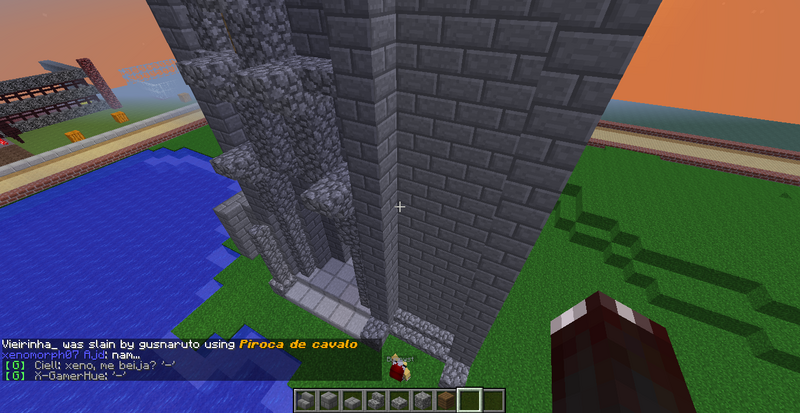Choose the stone brick slab slot
This screenshot has width=800, height=413.
point(353,400)
